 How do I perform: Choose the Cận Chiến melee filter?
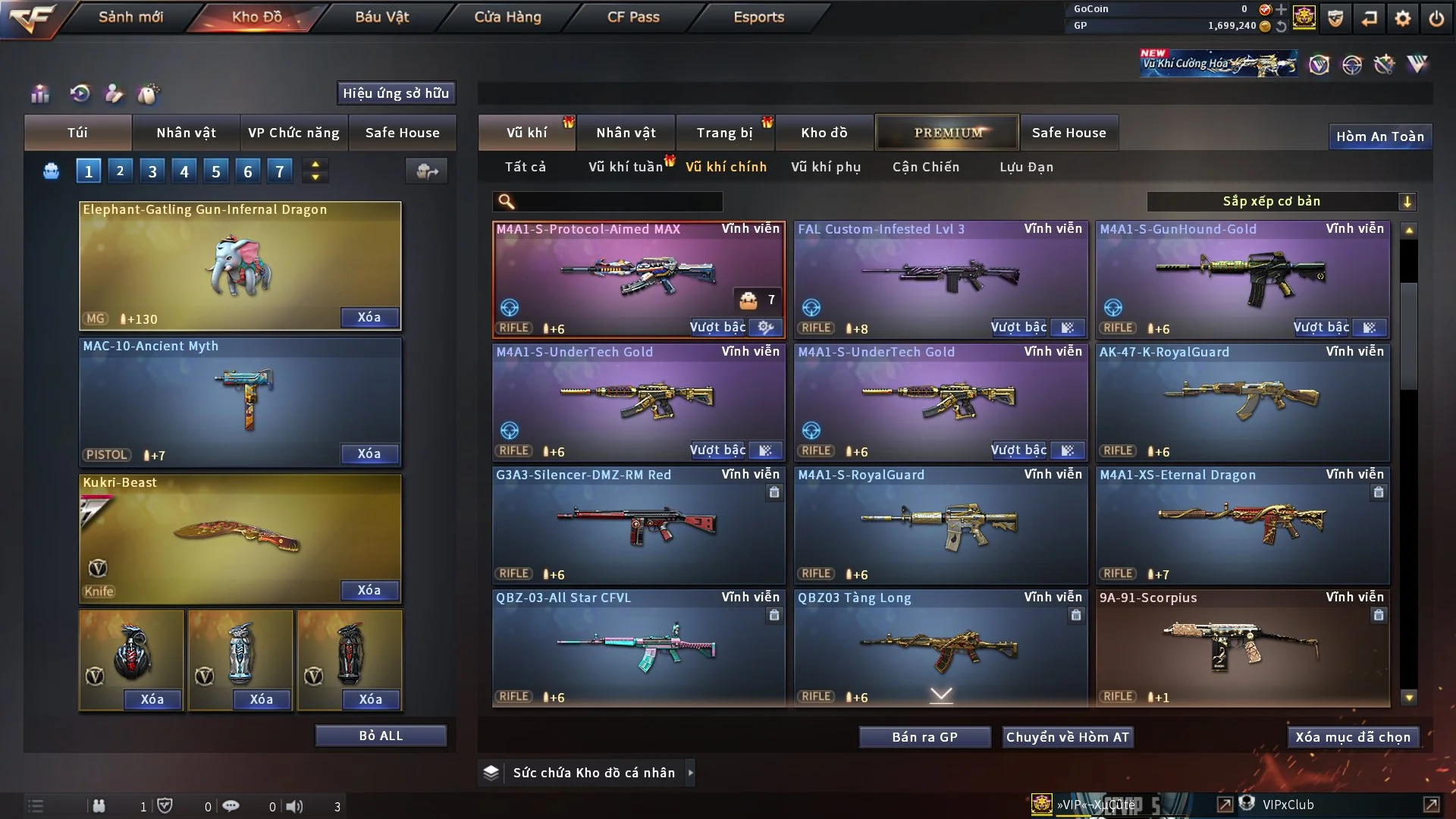point(925,167)
